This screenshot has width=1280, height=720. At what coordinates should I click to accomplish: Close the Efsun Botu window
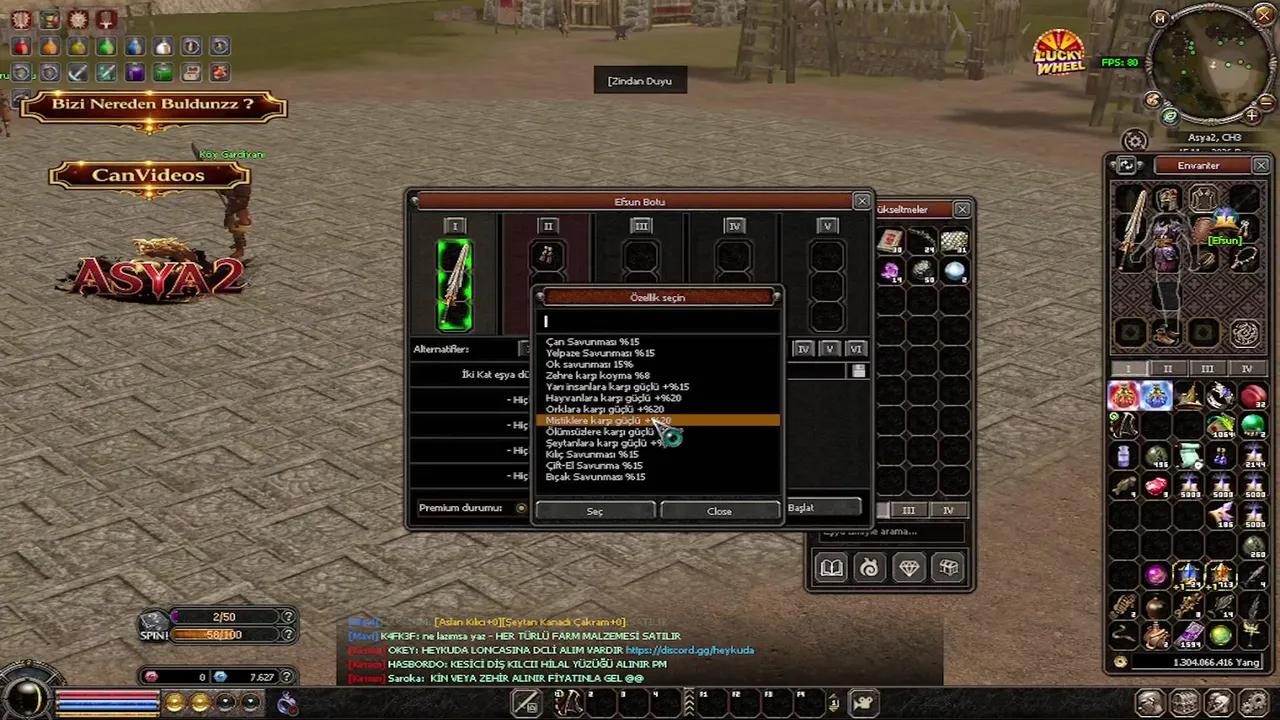click(x=862, y=202)
